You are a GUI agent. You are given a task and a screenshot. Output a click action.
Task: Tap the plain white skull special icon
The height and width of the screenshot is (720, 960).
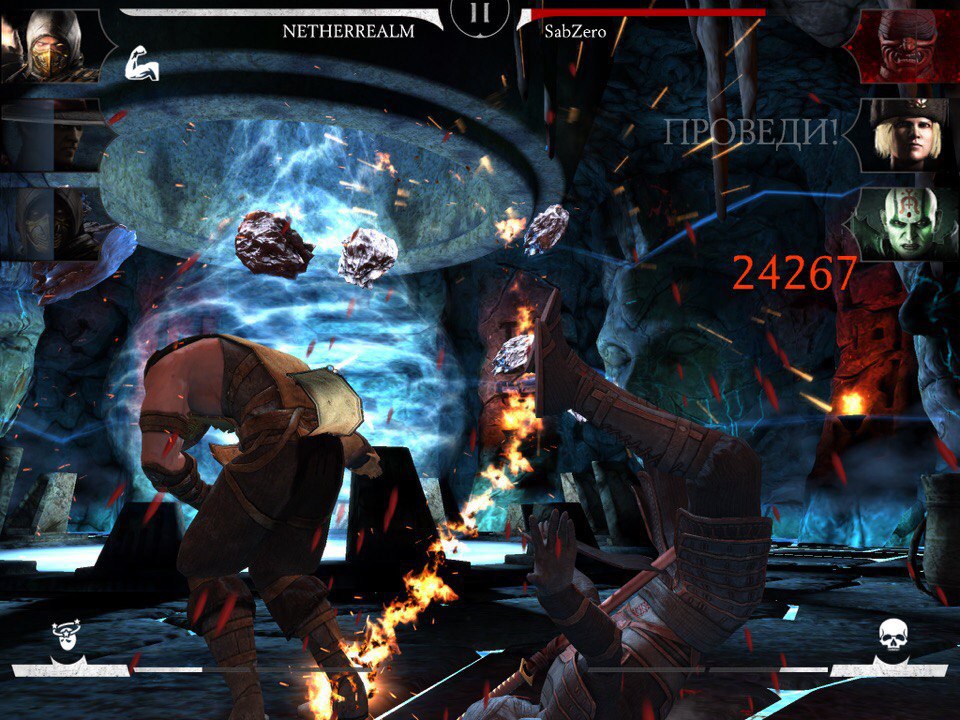(892, 637)
